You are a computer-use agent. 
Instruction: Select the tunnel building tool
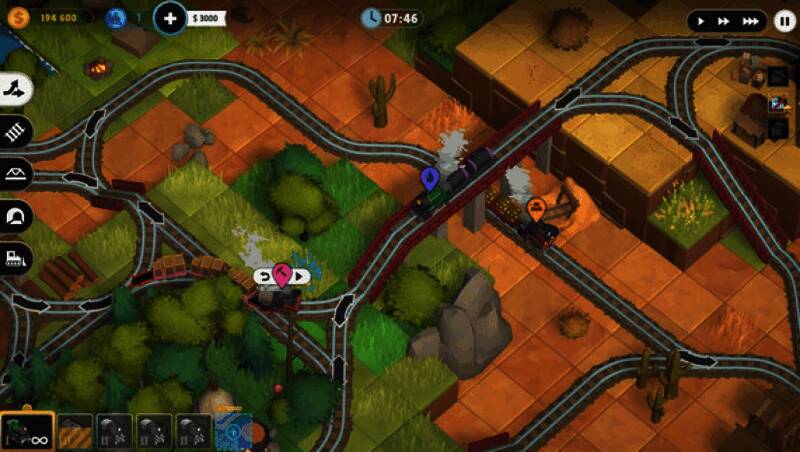click(x=16, y=215)
